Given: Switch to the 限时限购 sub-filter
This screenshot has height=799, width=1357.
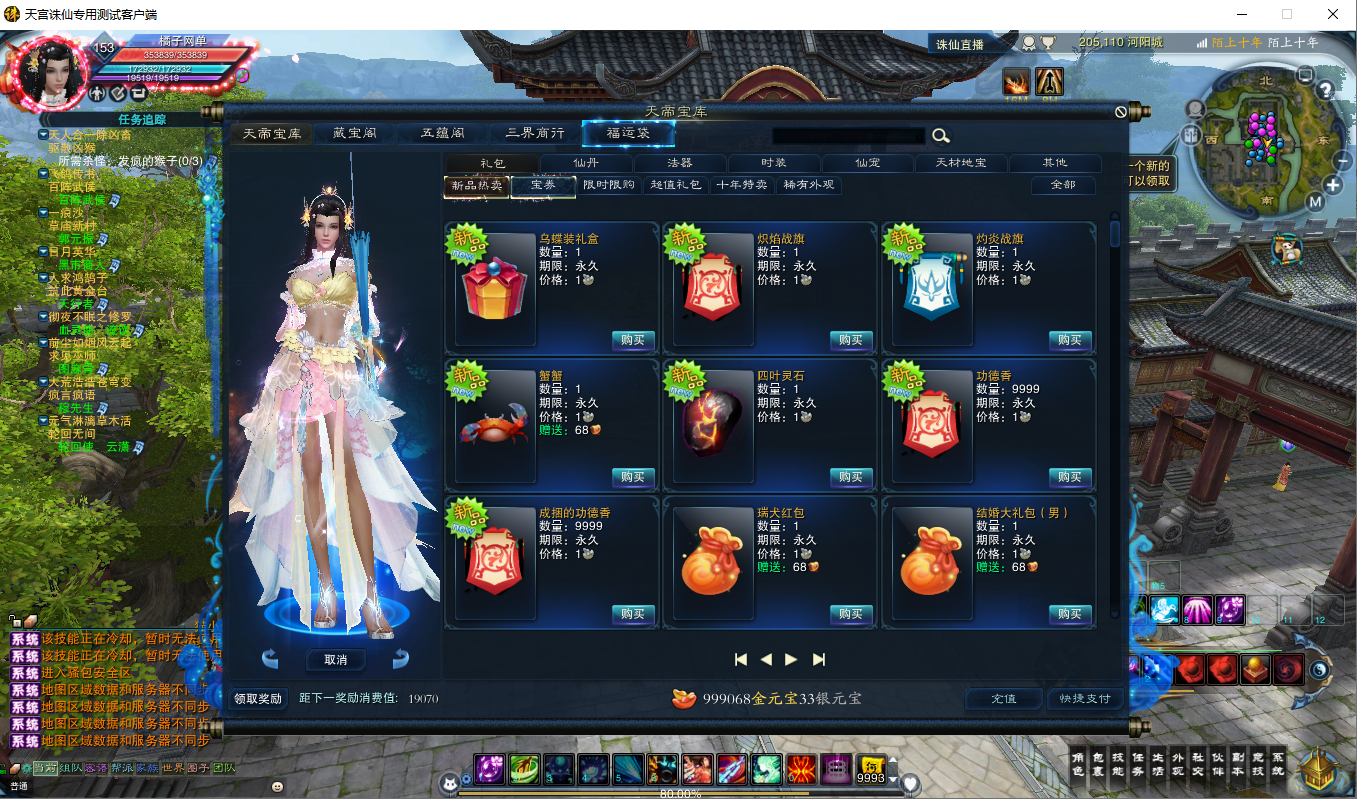Looking at the screenshot, I should 608,185.
